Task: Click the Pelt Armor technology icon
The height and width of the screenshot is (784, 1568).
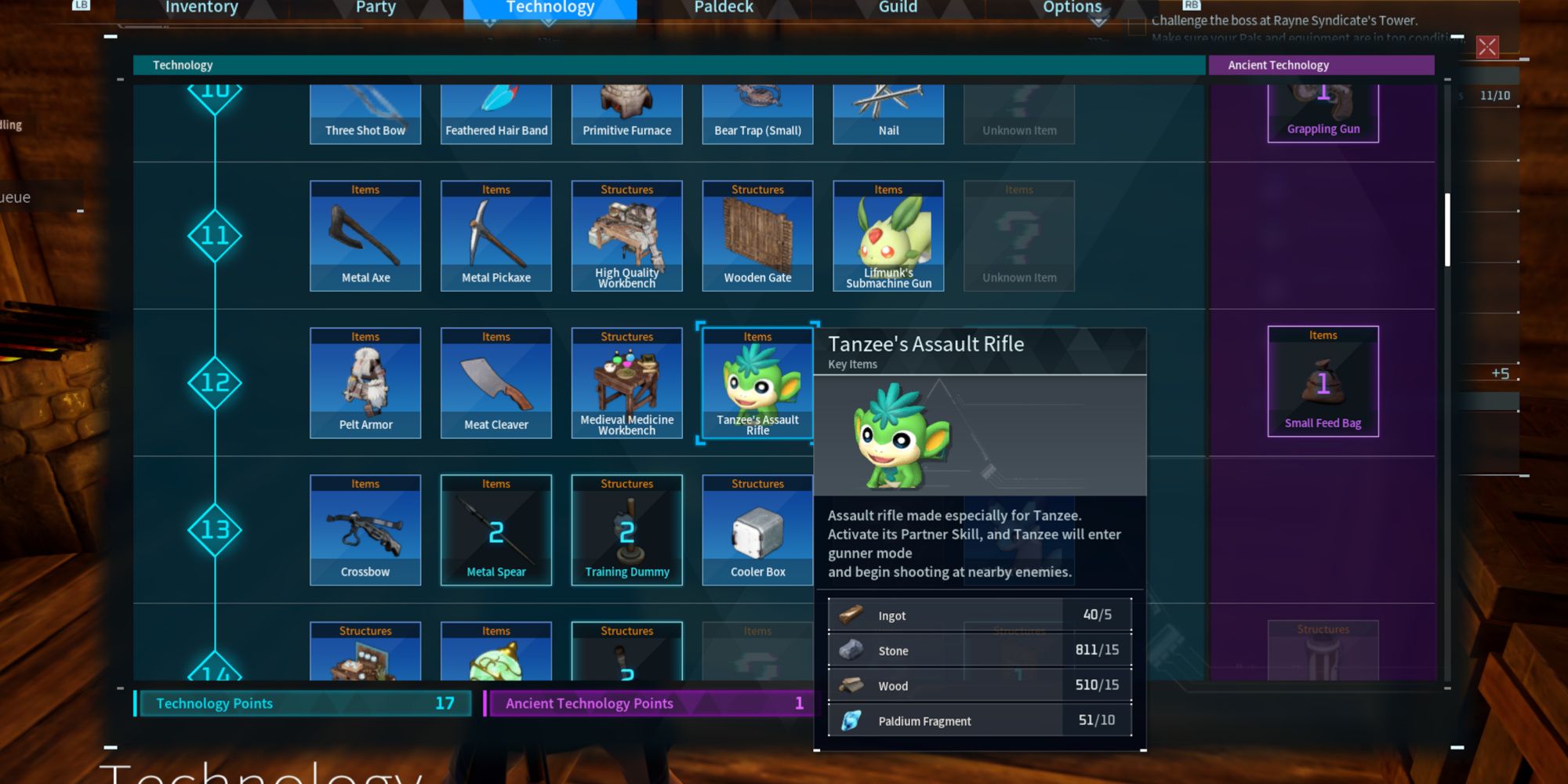Action: tap(365, 383)
